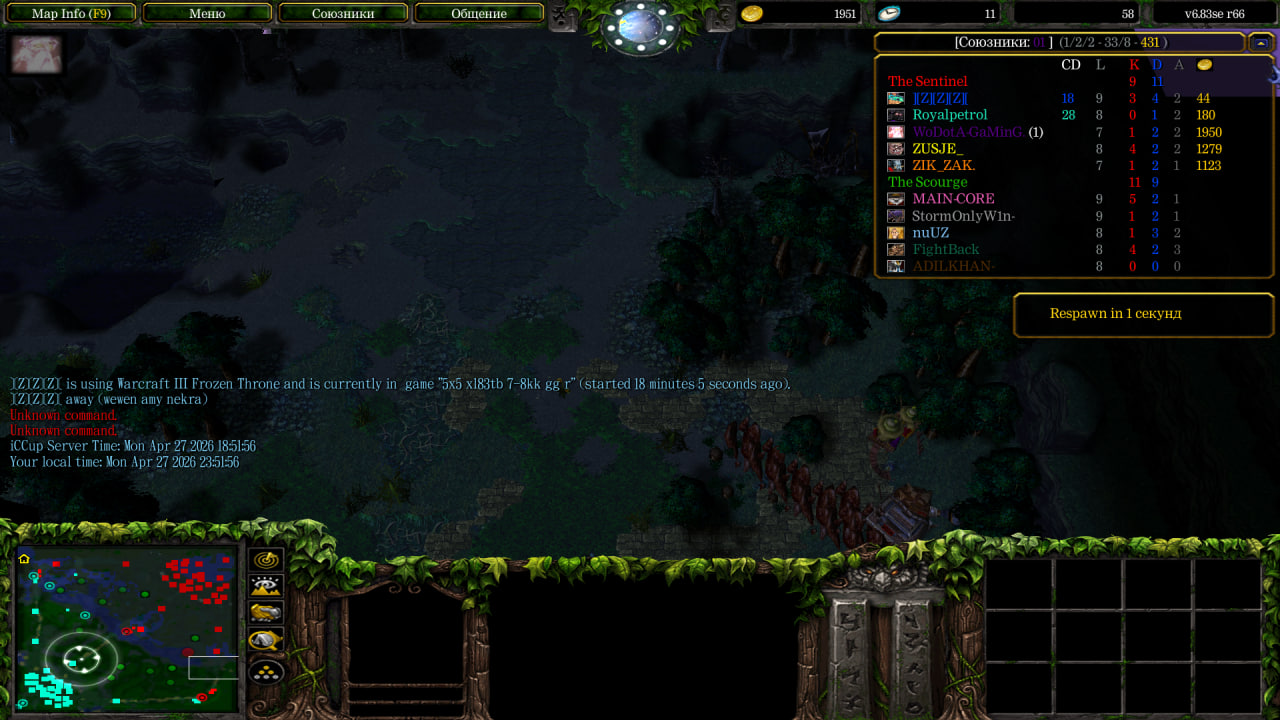Toggle minimap terrain display eye button
The height and width of the screenshot is (720, 1280).
266,587
